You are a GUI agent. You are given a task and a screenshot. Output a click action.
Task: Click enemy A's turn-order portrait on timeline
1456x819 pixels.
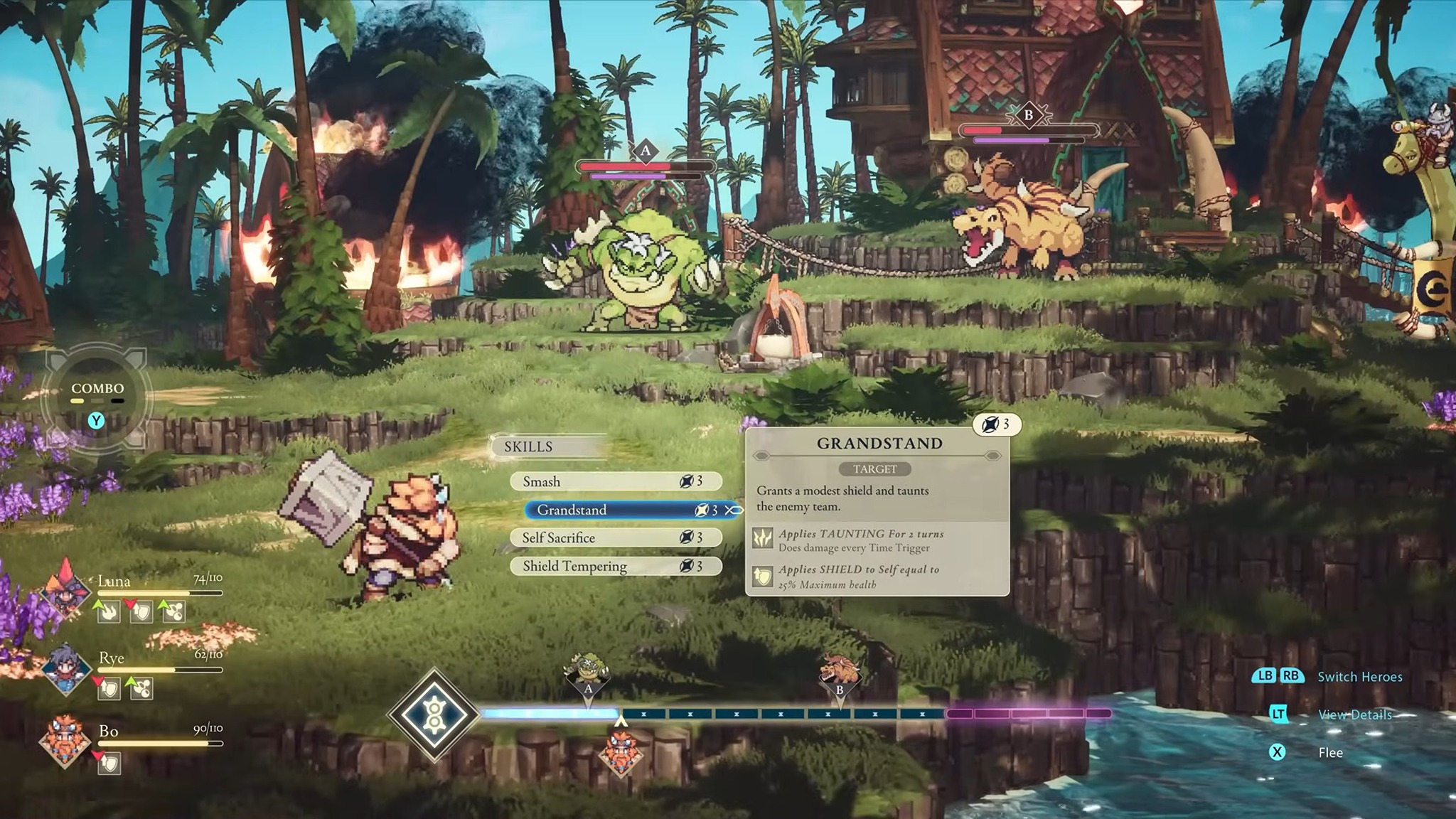(x=587, y=674)
